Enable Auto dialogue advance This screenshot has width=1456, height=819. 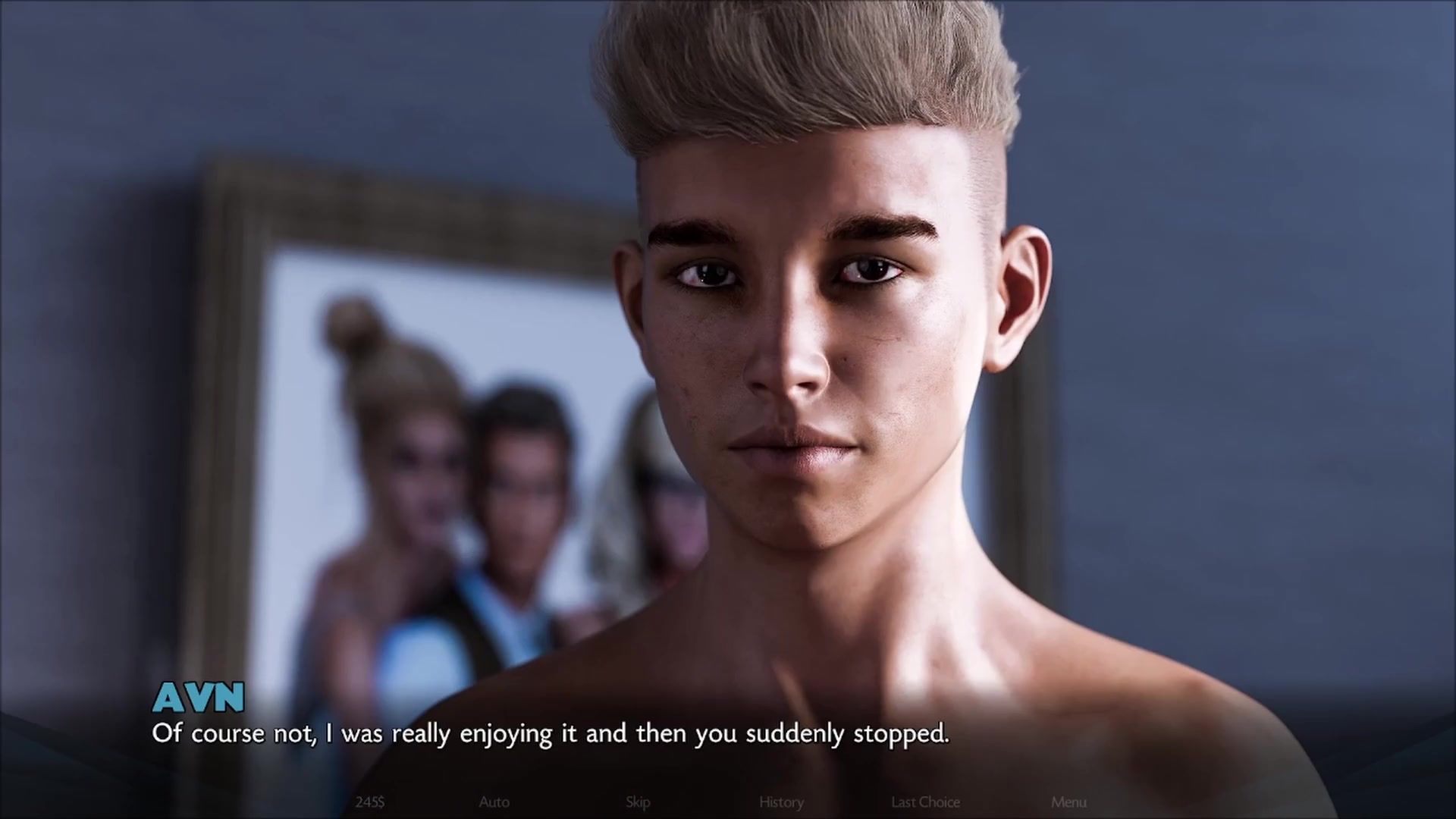pyautogui.click(x=494, y=802)
